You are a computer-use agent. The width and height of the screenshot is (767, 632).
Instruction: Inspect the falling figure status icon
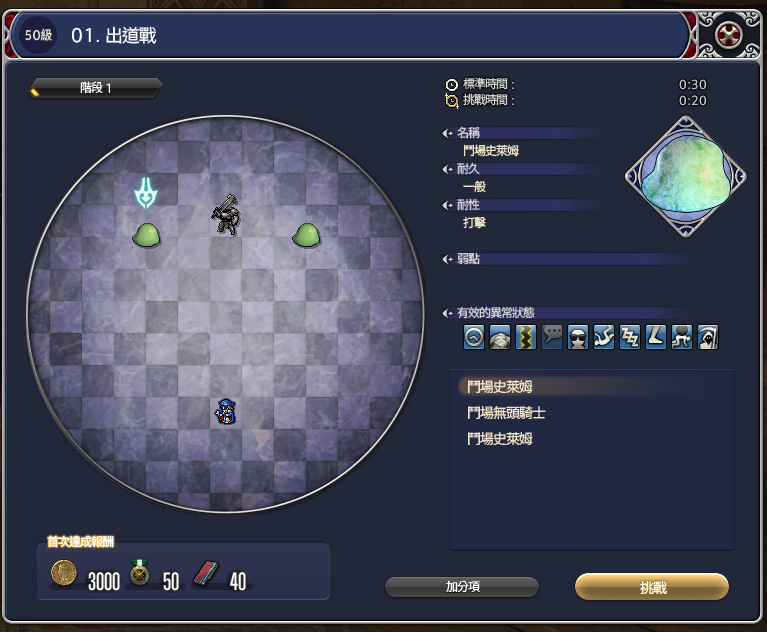(604, 337)
